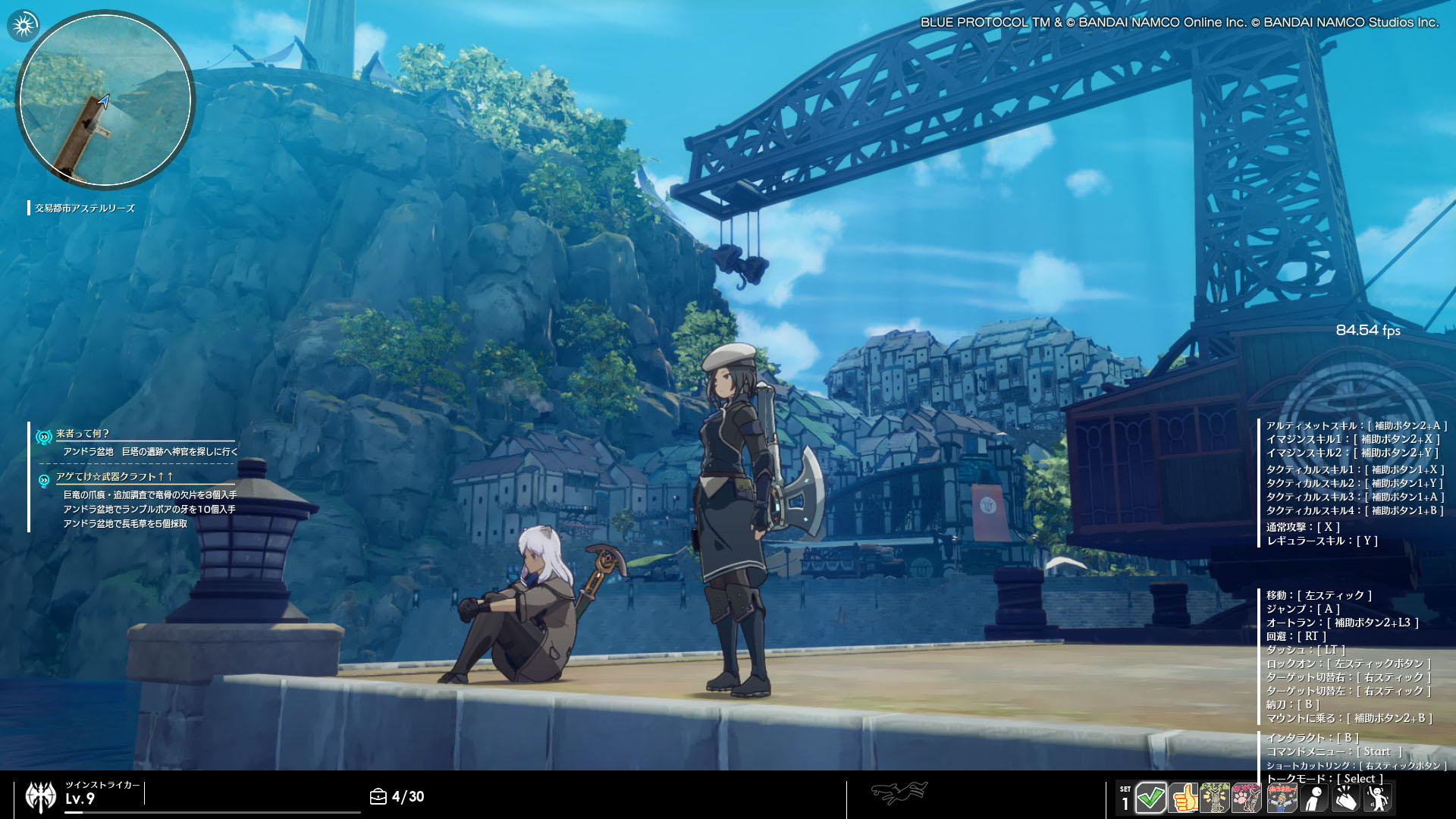The height and width of the screenshot is (819, 1456).
Task: Use the green checkmark emote slot
Action: (x=1150, y=798)
